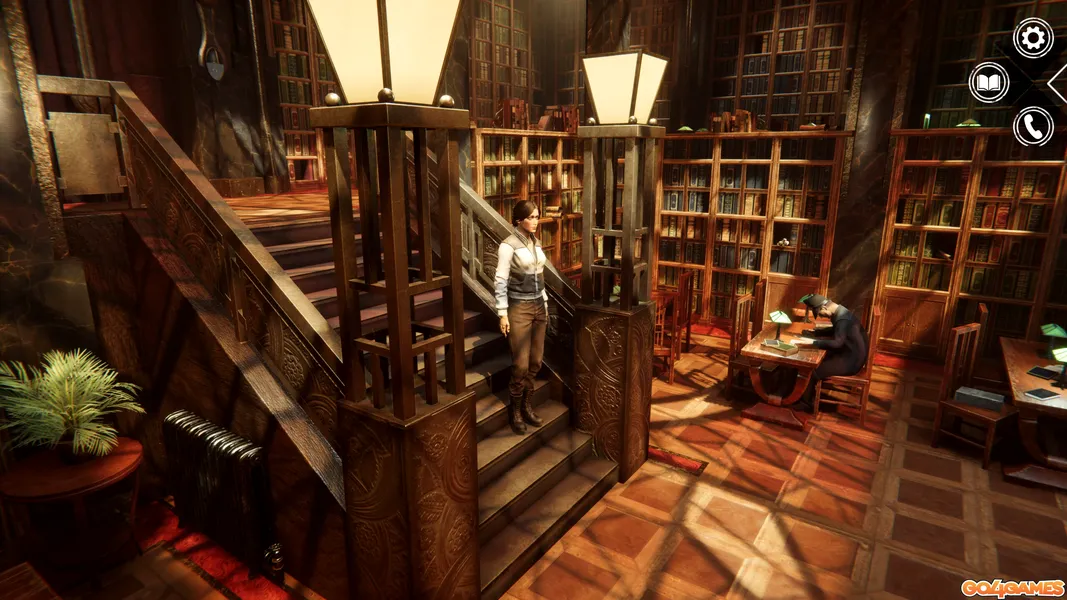Collapse the side menu arrow
Screen dimensions: 1067x600
[1059, 83]
